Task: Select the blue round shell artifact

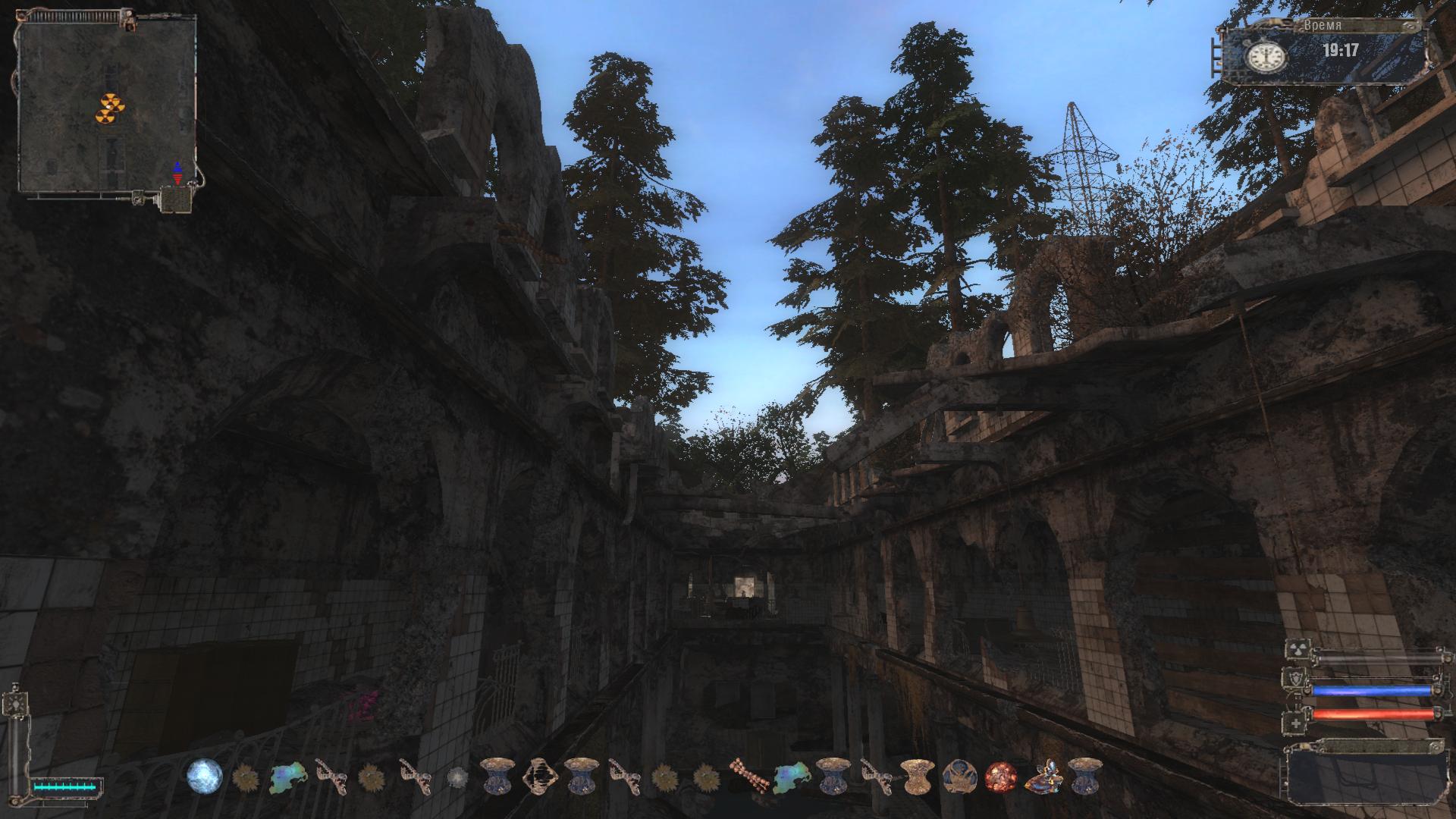Action: pyautogui.click(x=958, y=776)
